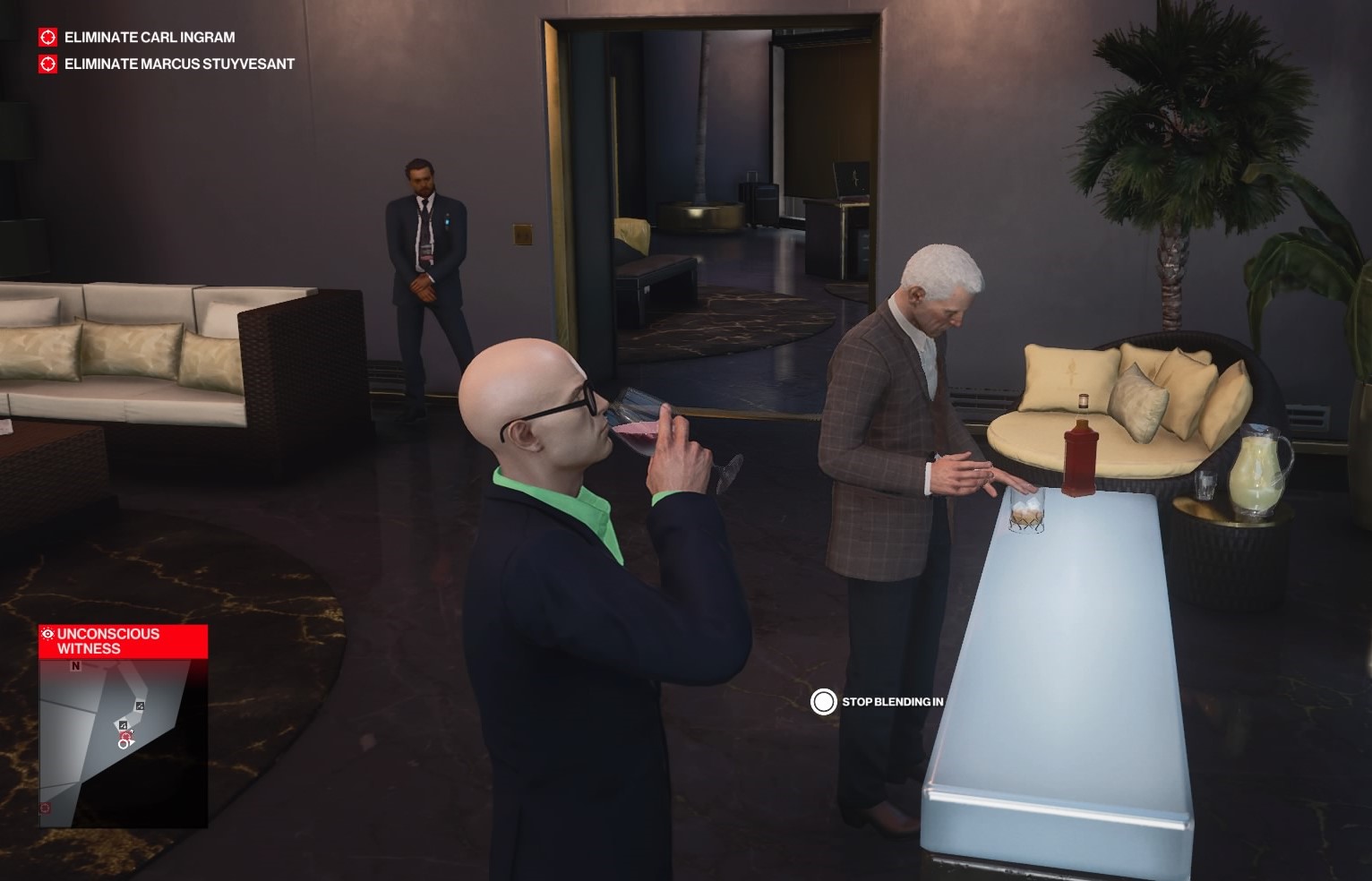Click the red UNCONSCIOUS WITNESS banner
1372x881 pixels.
click(x=107, y=641)
